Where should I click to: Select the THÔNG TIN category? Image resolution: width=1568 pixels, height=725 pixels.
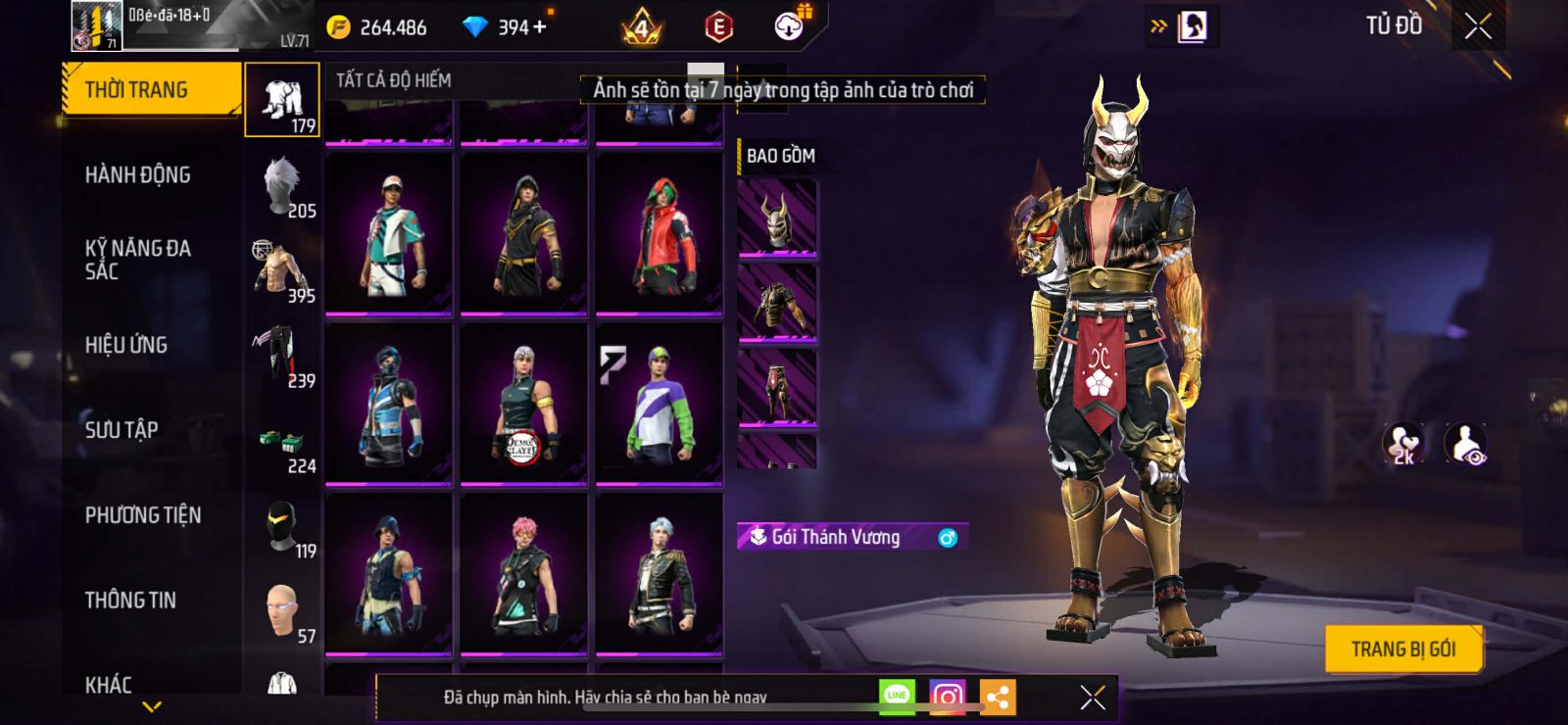130,601
